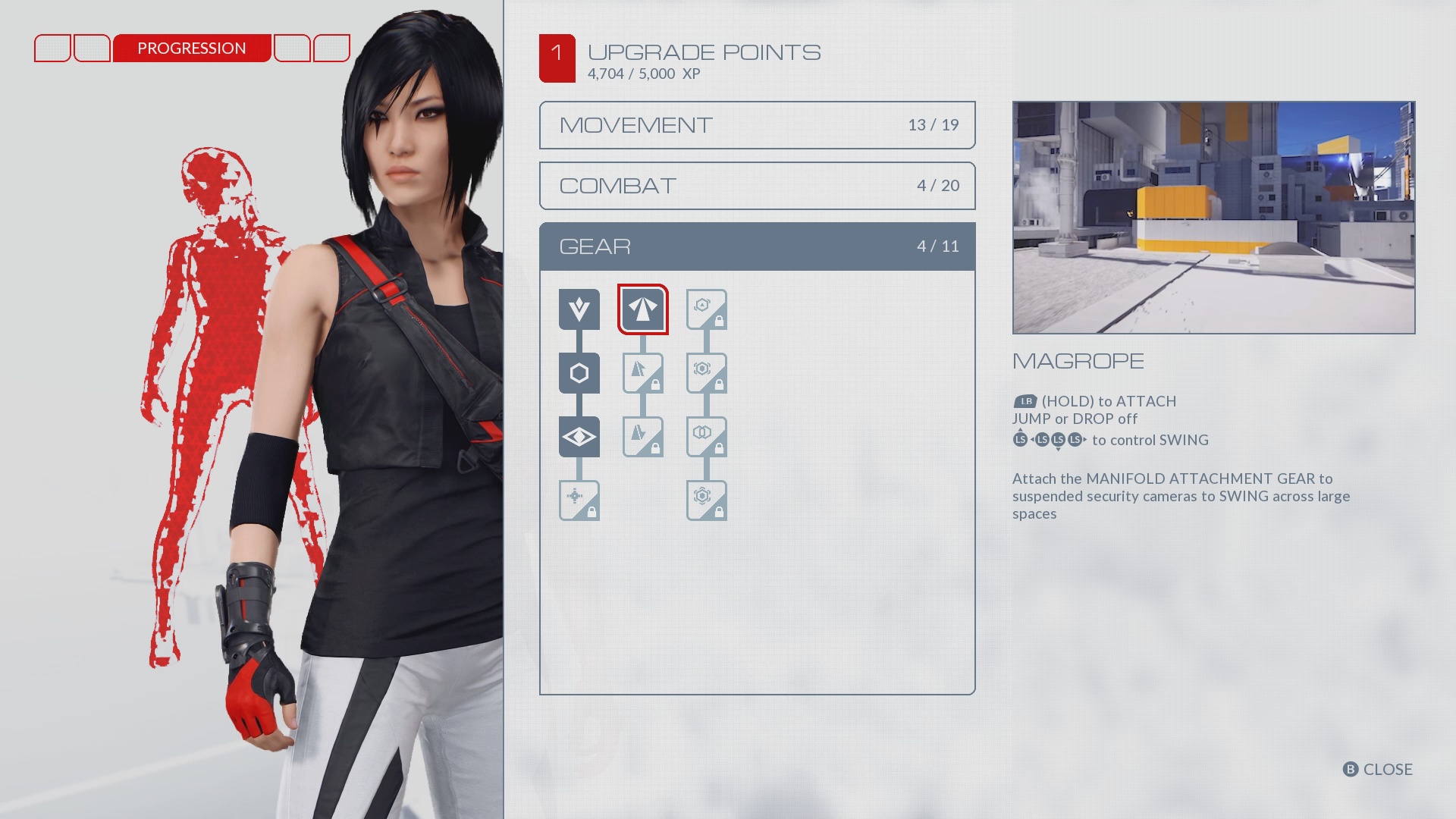Expand the Movement upgrade category
This screenshot has width=1456, height=819.
[757, 125]
